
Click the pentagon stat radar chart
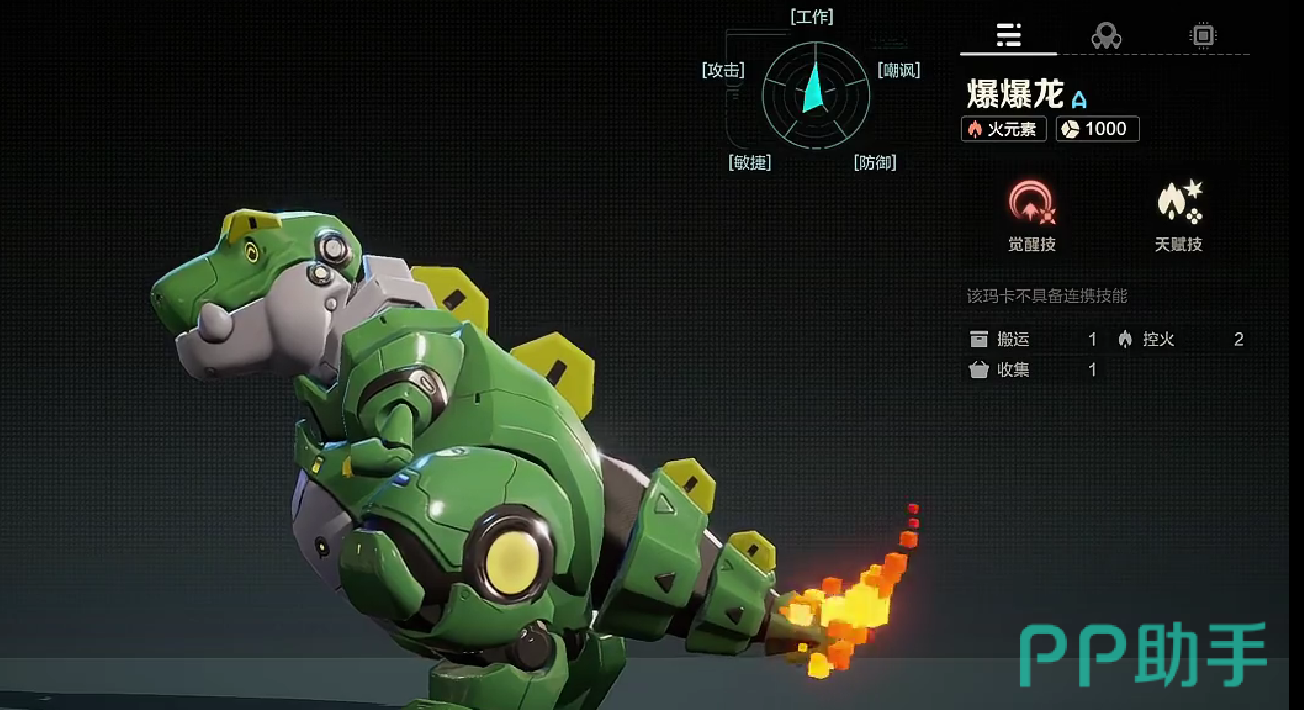(816, 95)
